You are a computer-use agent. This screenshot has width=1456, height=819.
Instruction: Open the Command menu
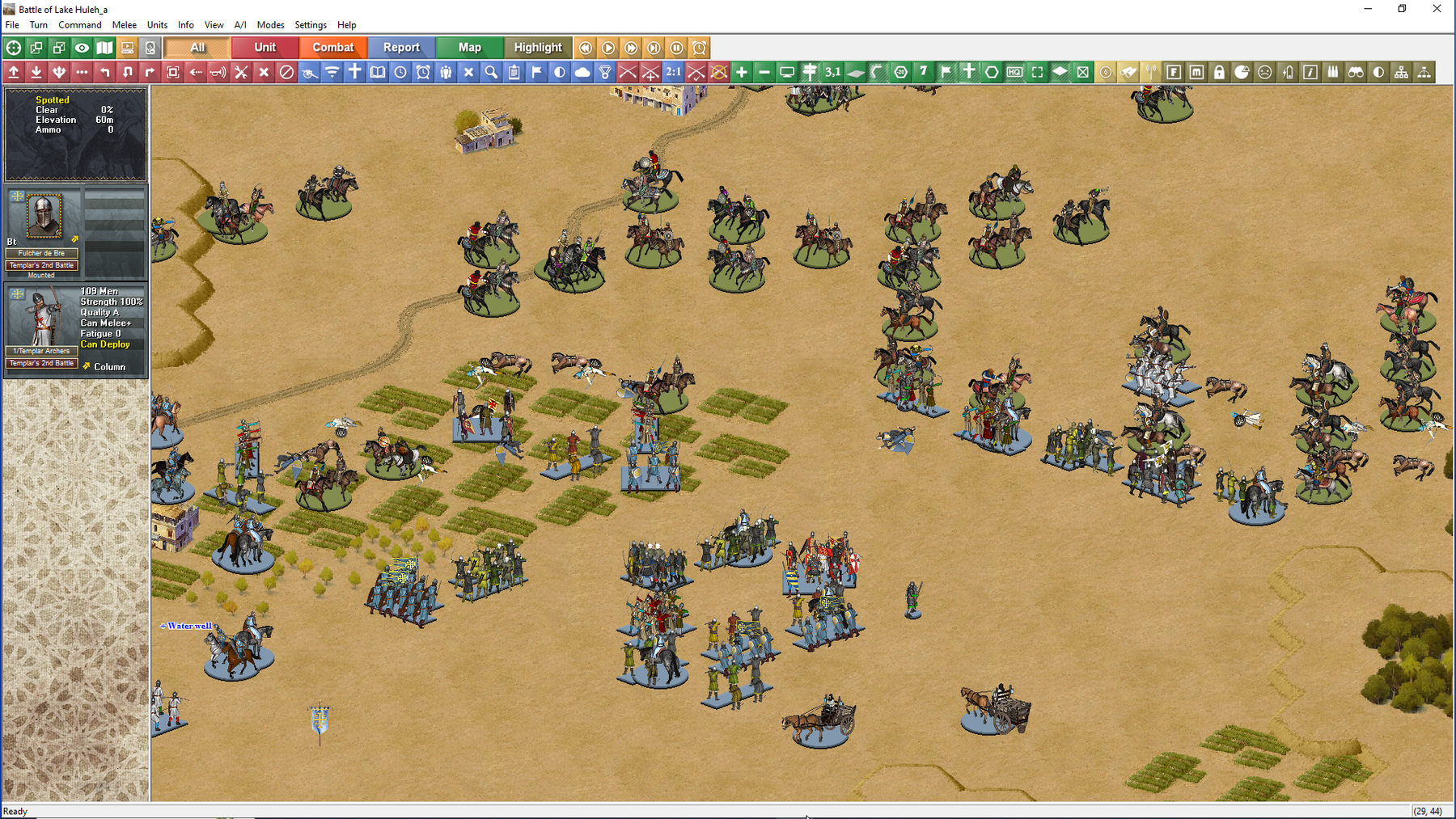79,25
